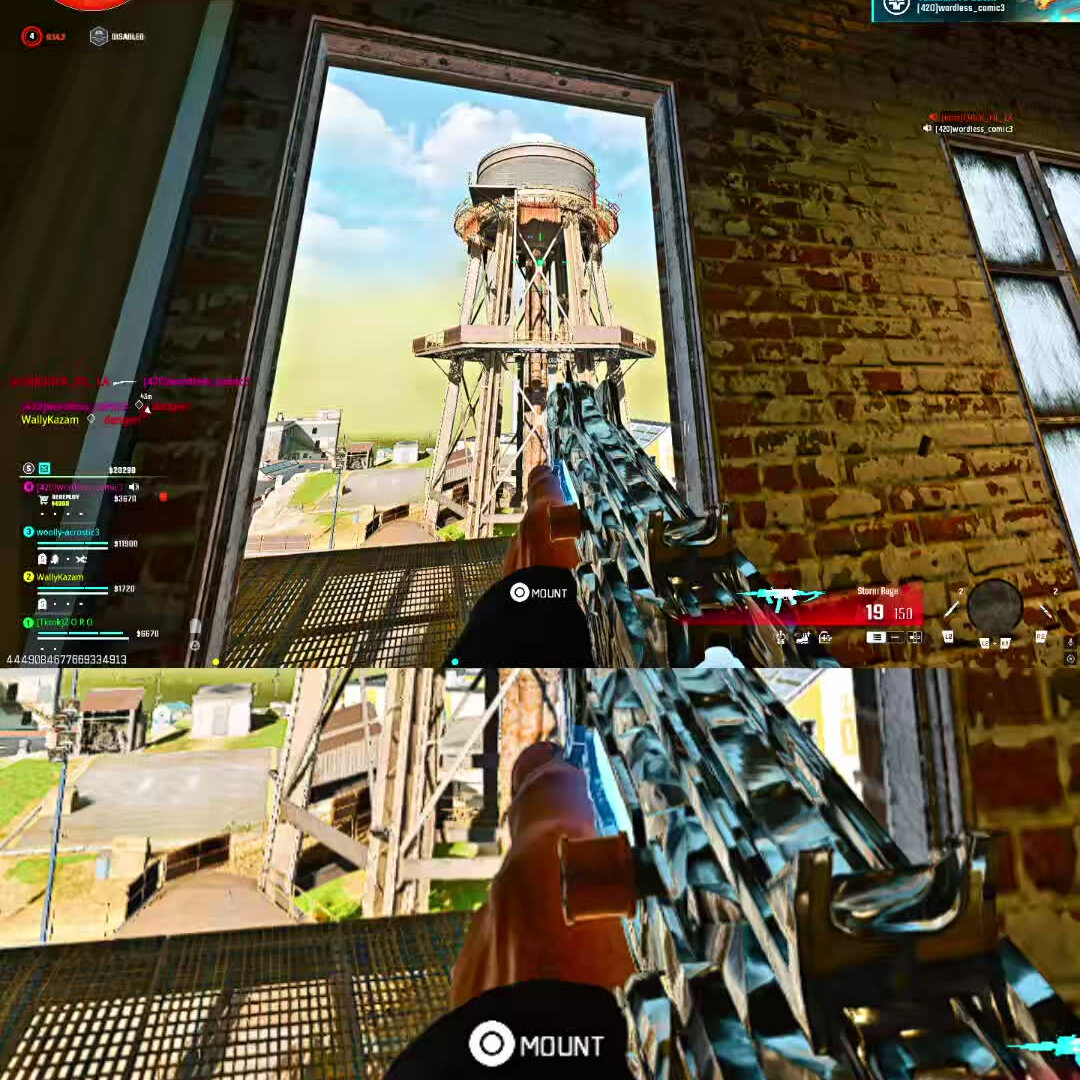
Task: Select the shopping cart Redeploy icon
Action: (x=43, y=500)
